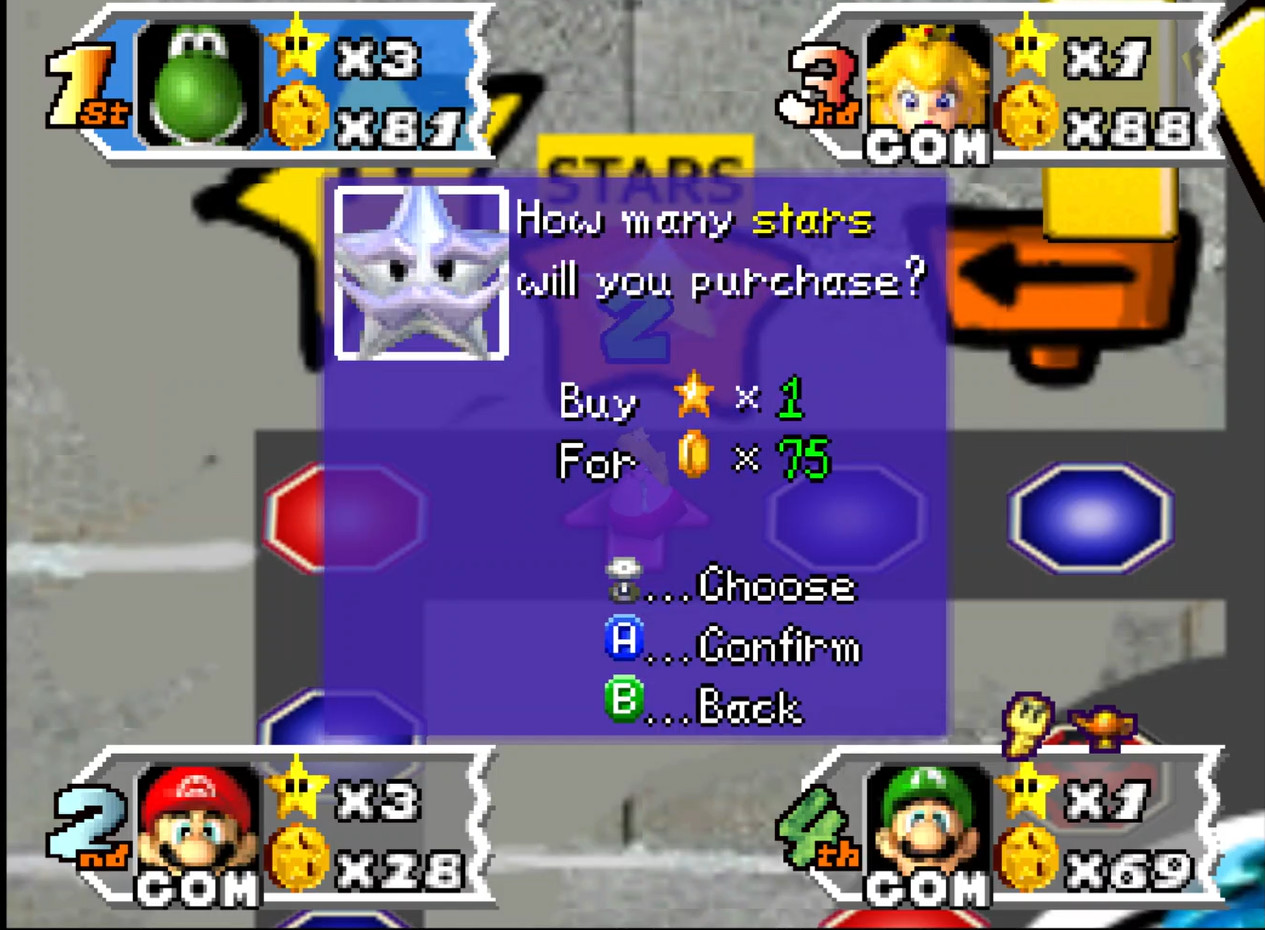The height and width of the screenshot is (930, 1265).
Task: Choose Mario's second place player panel
Action: coord(270,830)
